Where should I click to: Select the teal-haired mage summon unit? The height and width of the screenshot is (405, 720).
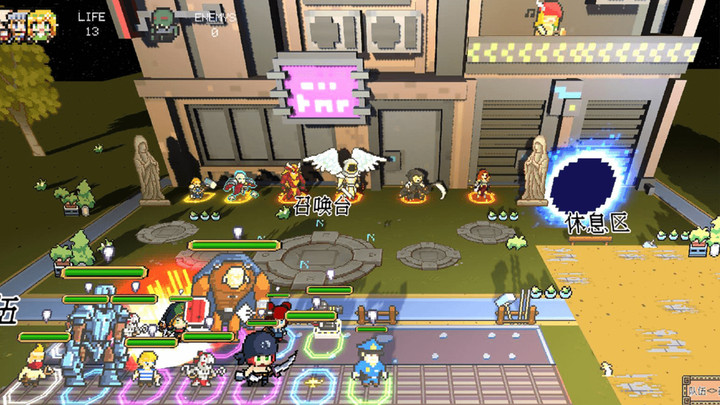[x=239, y=185]
